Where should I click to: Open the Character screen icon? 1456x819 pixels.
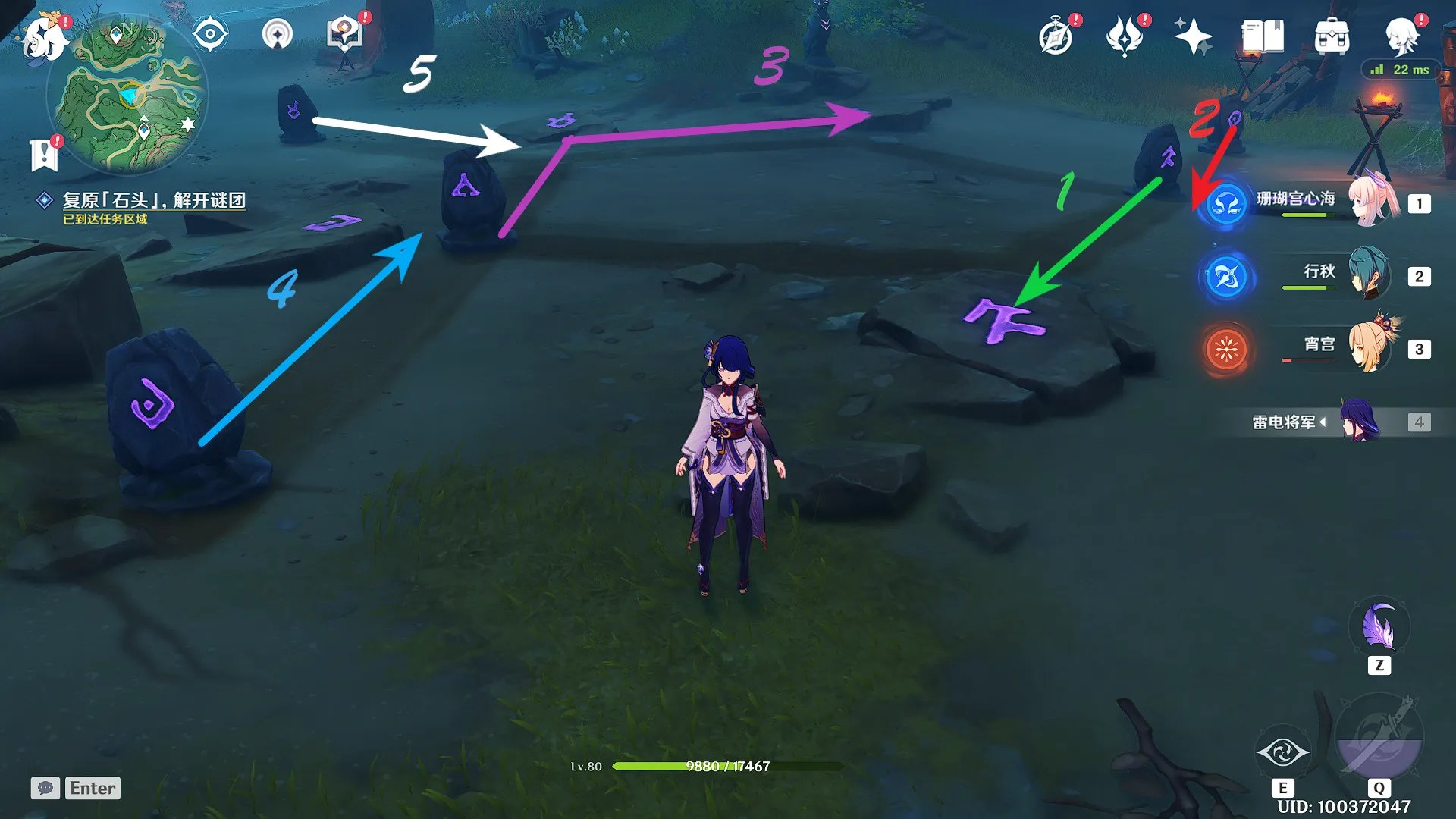coord(1401,36)
